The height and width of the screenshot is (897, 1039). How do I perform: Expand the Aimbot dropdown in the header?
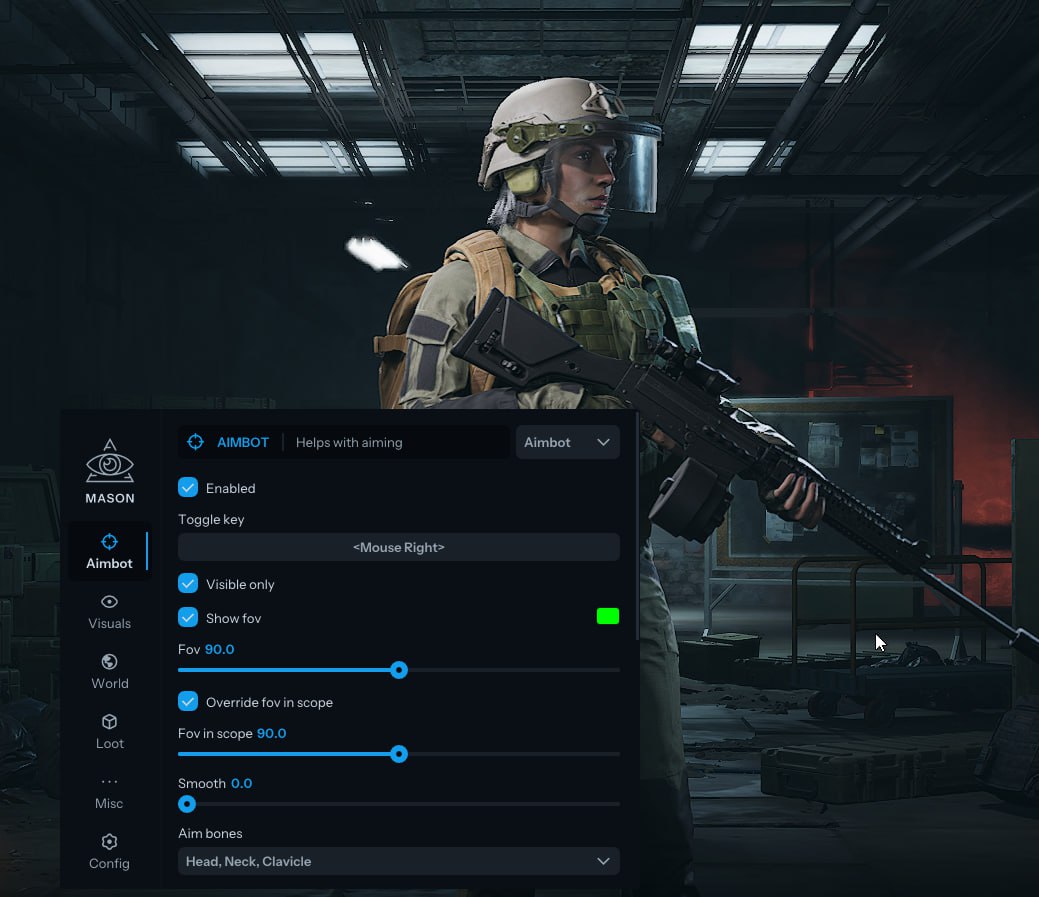(567, 442)
